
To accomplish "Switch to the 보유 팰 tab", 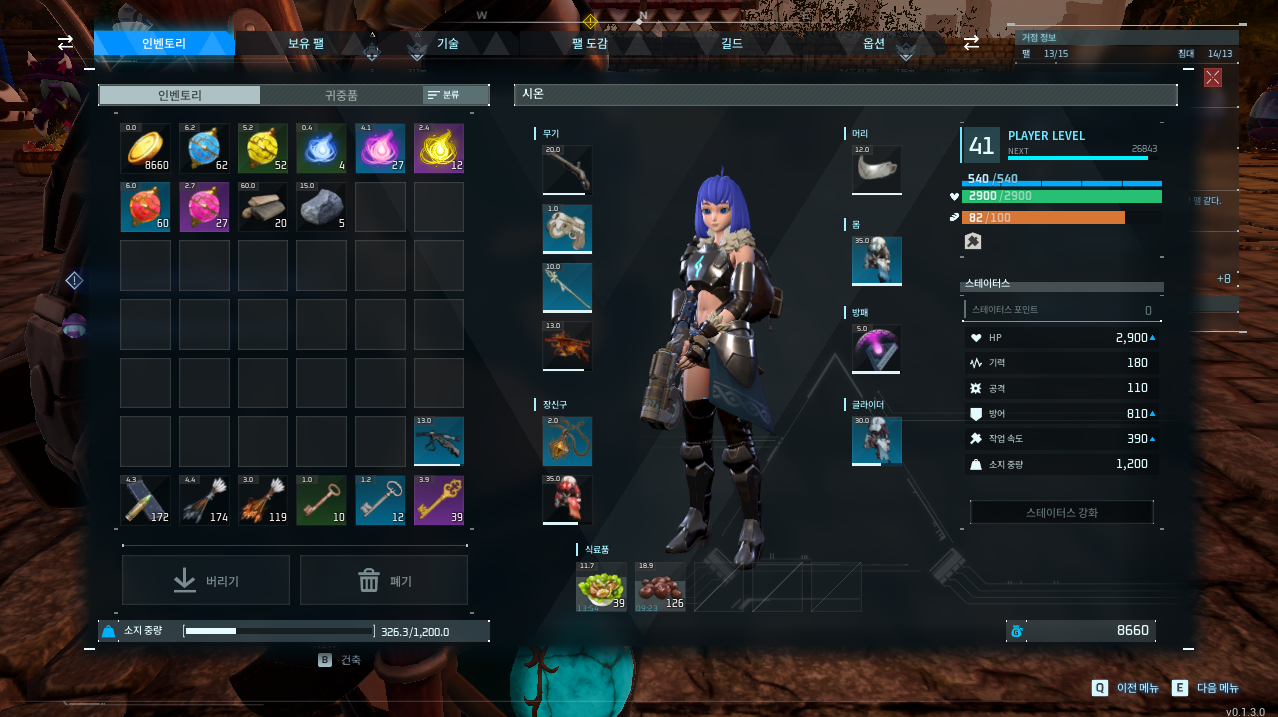I will click(305, 43).
